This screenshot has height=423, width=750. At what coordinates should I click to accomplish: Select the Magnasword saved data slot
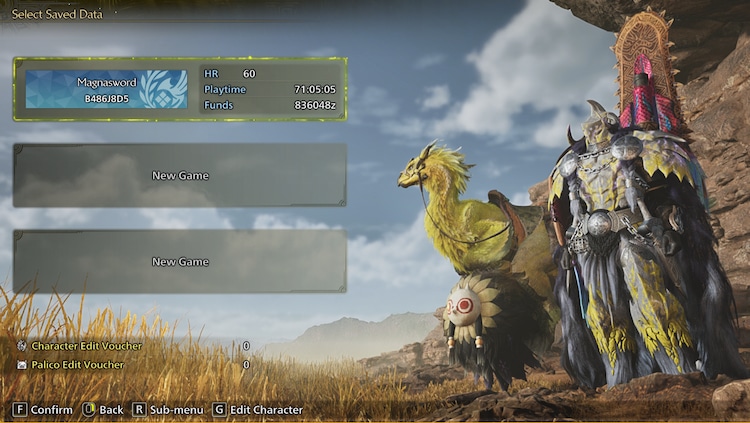pos(180,89)
